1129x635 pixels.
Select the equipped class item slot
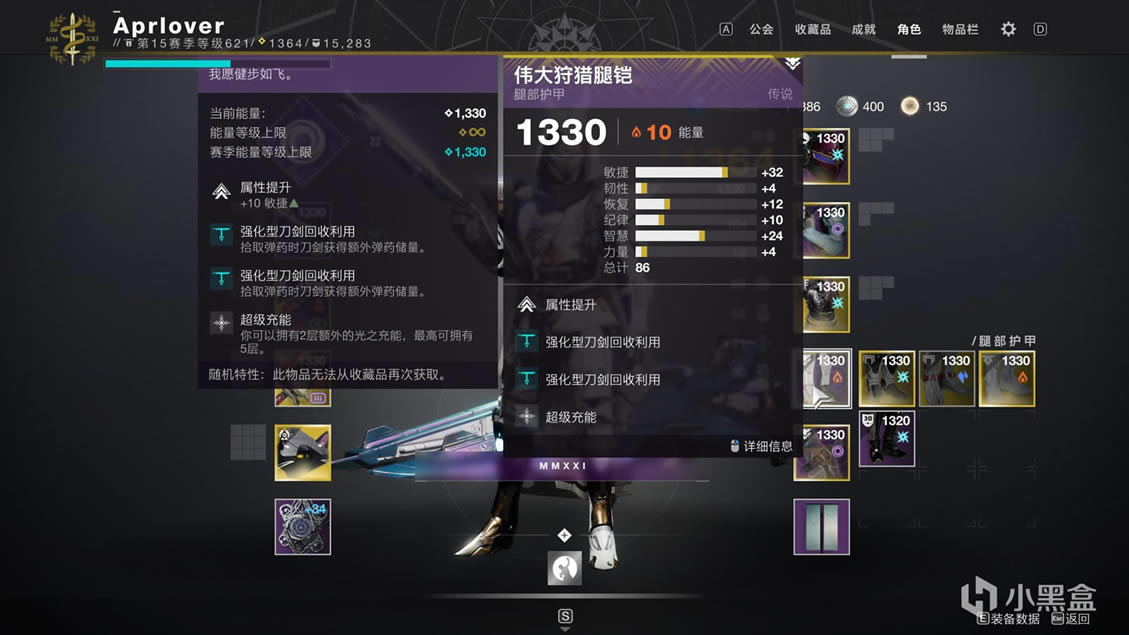(822, 453)
